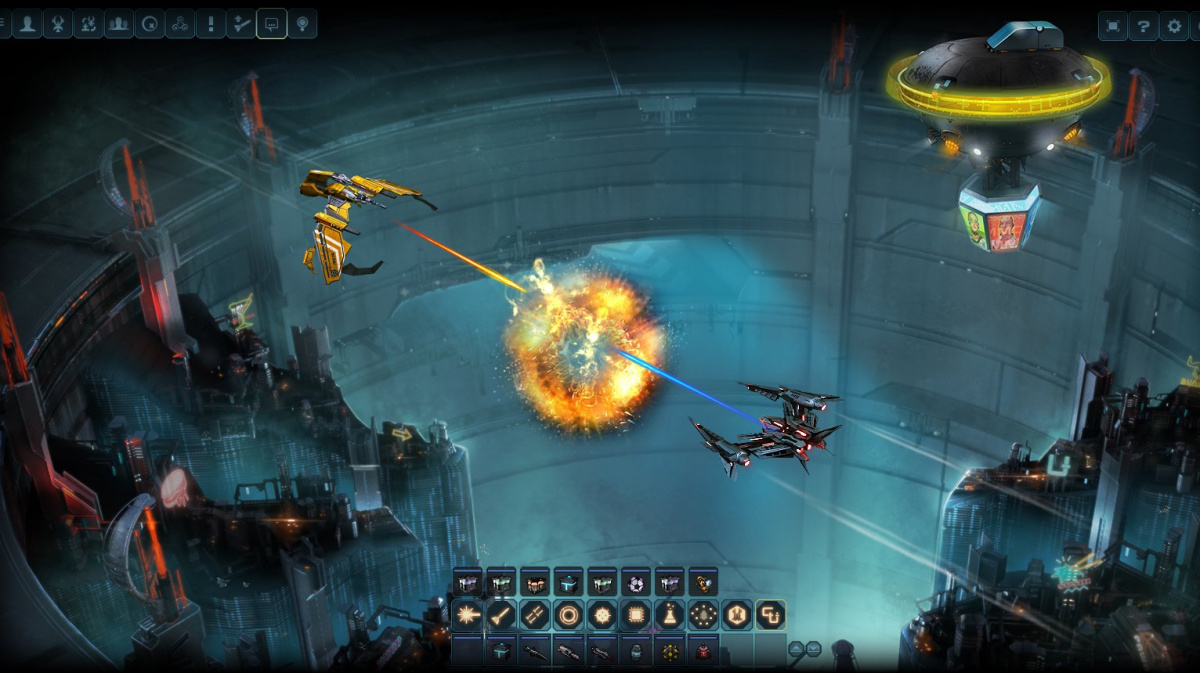Click the hotbar down-arrow collapse button
The width and height of the screenshot is (1200, 673).
(x=813, y=648)
